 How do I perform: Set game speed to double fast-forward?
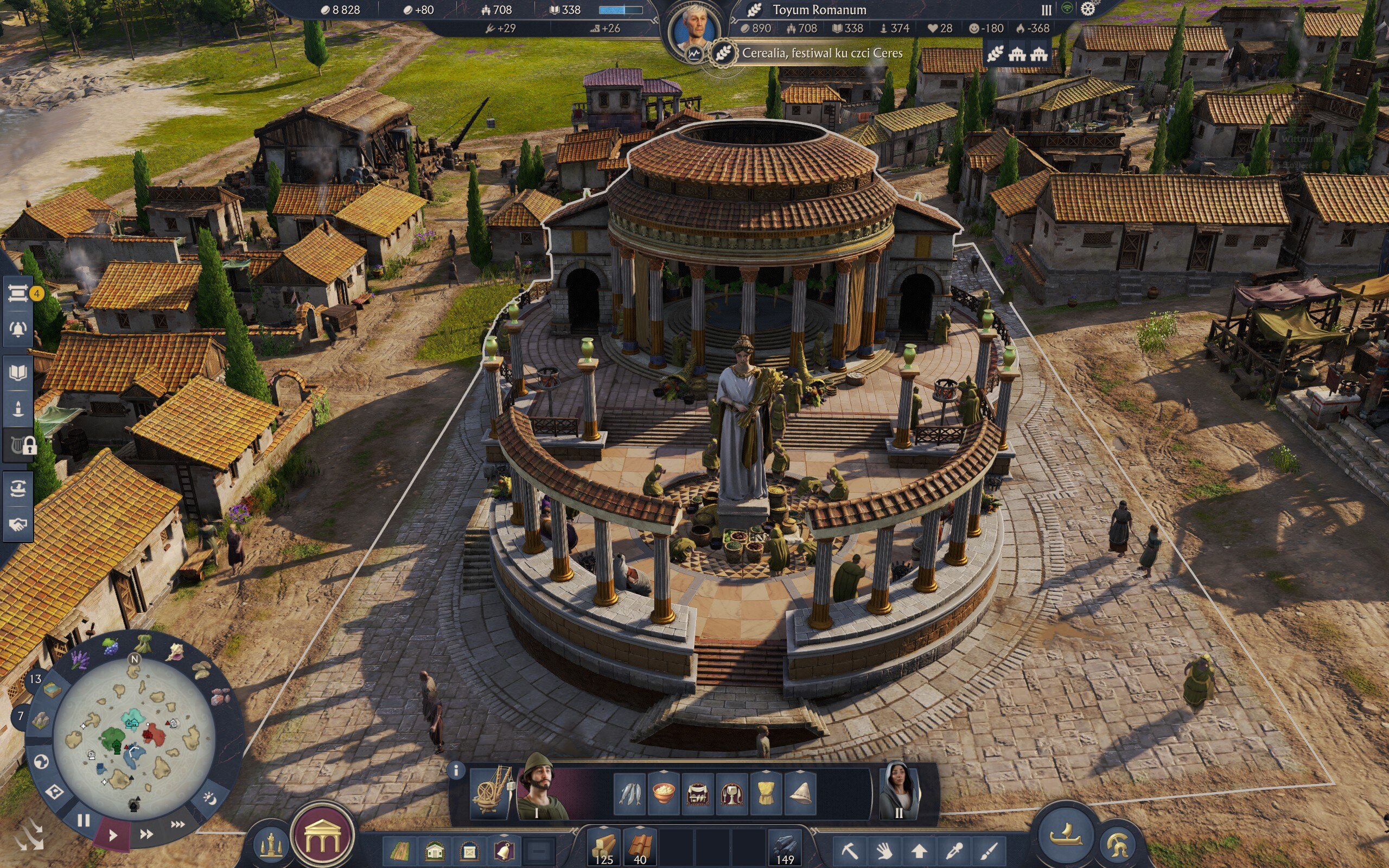point(146,834)
